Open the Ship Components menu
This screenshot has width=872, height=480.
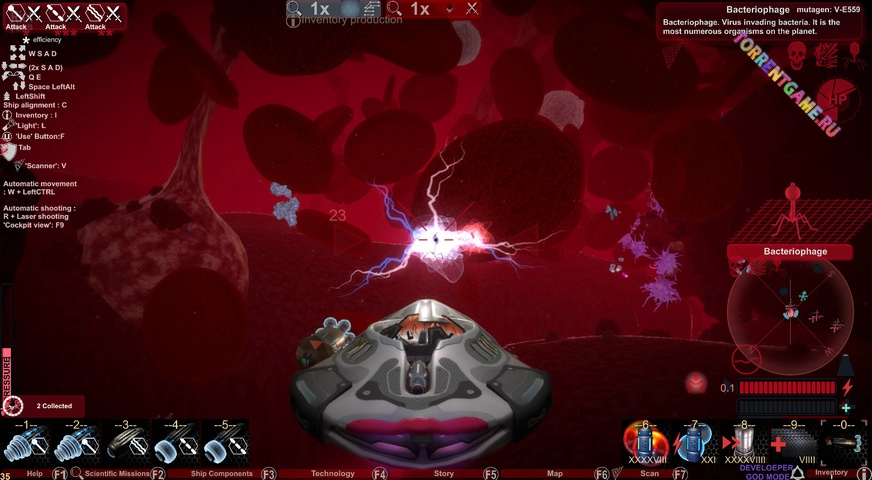222,473
